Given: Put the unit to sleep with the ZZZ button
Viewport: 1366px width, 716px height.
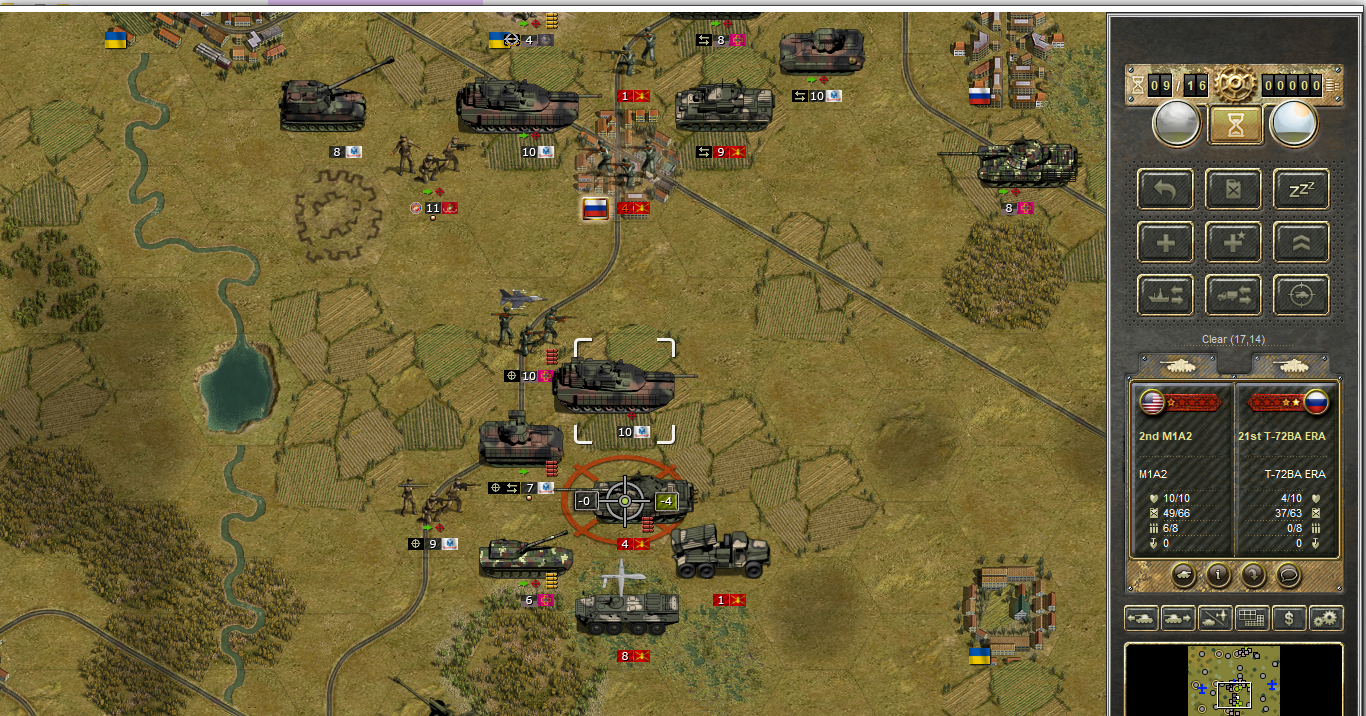Looking at the screenshot, I should [x=1301, y=189].
